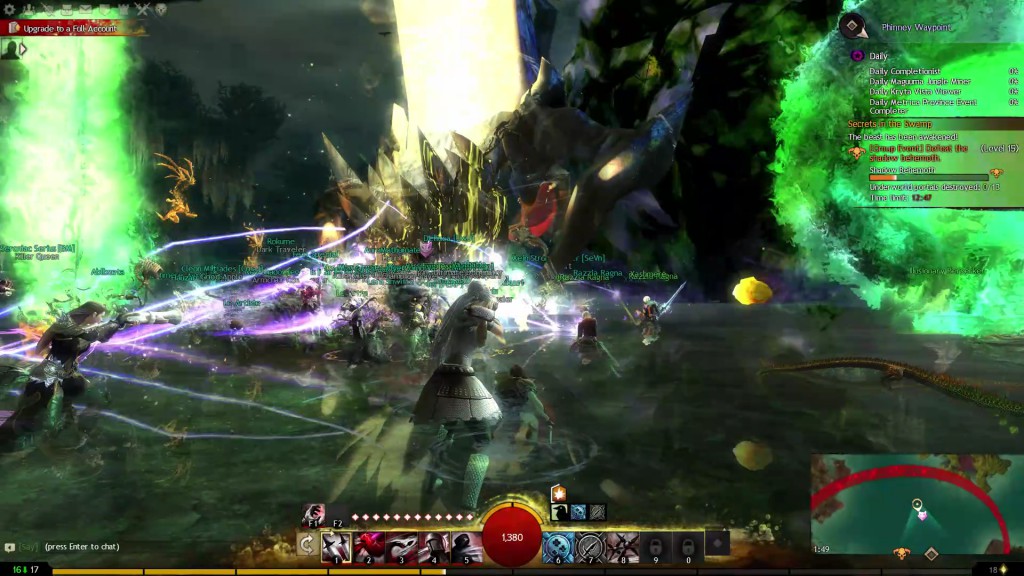This screenshot has height=576, width=1024.
Task: Click the F1 steal profession skill
Action: point(314,512)
